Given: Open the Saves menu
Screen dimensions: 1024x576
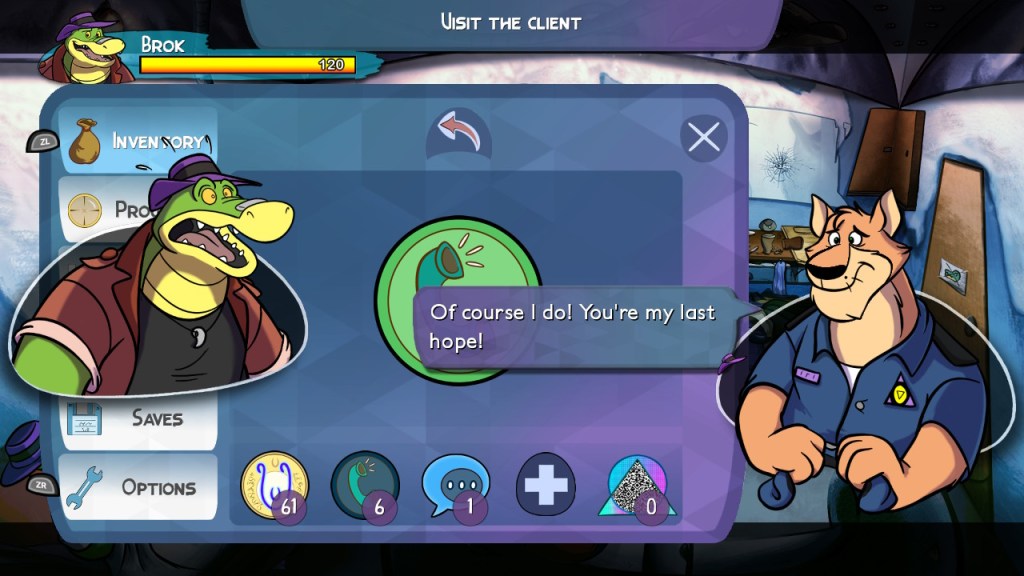Looking at the screenshot, I should (x=140, y=417).
